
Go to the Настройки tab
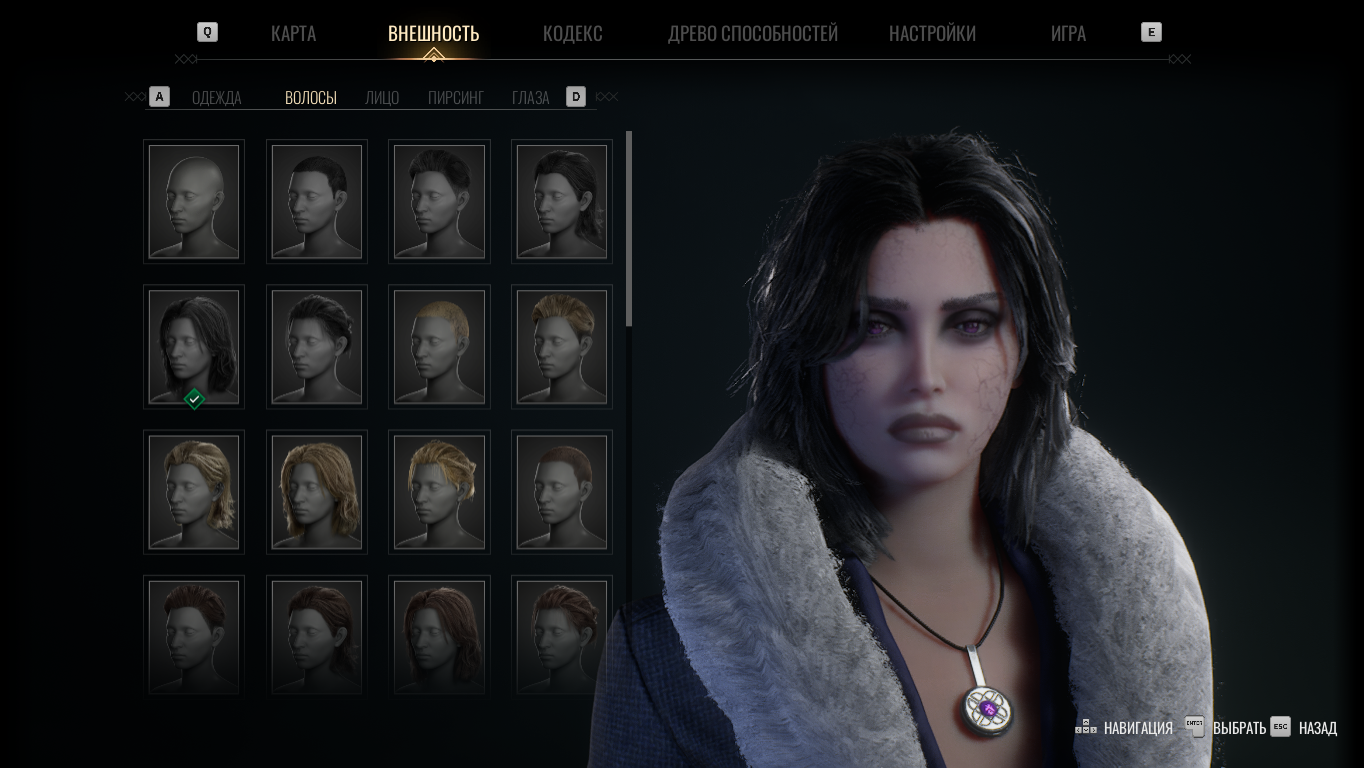[x=932, y=33]
